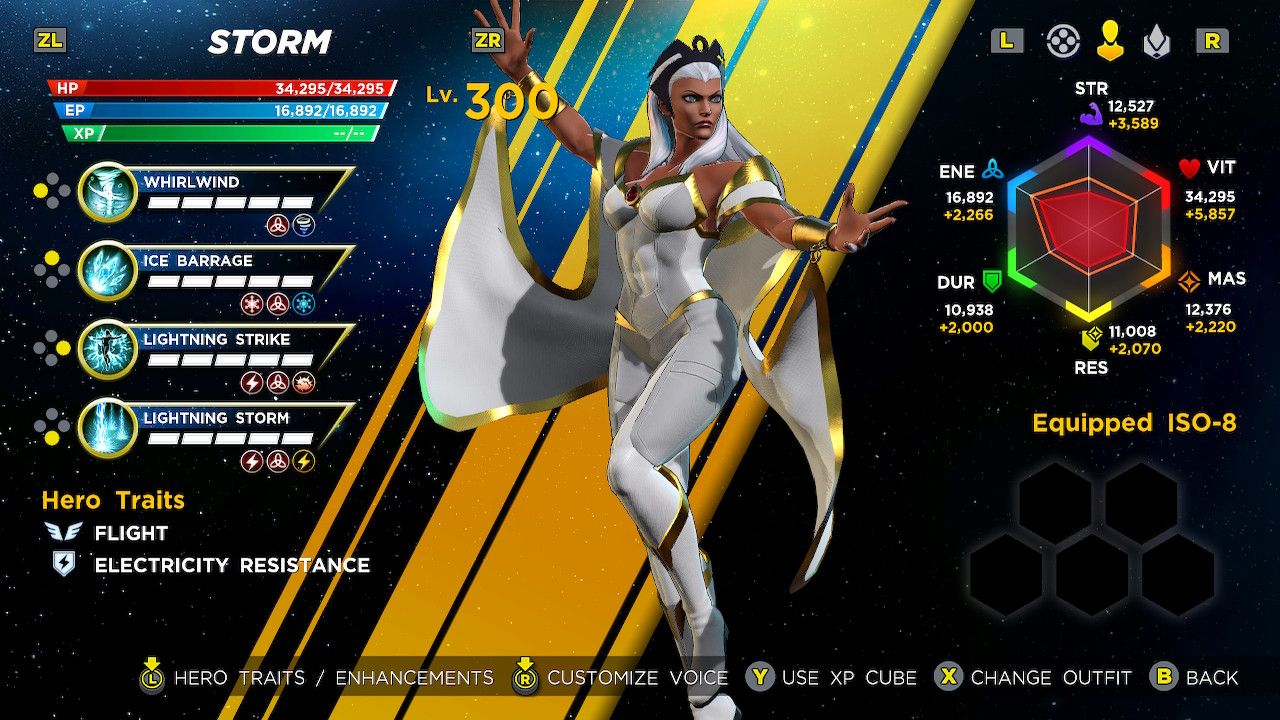Screen dimensions: 1280x720
Task: Click the MAS diamond stat icon
Action: 1188,279
